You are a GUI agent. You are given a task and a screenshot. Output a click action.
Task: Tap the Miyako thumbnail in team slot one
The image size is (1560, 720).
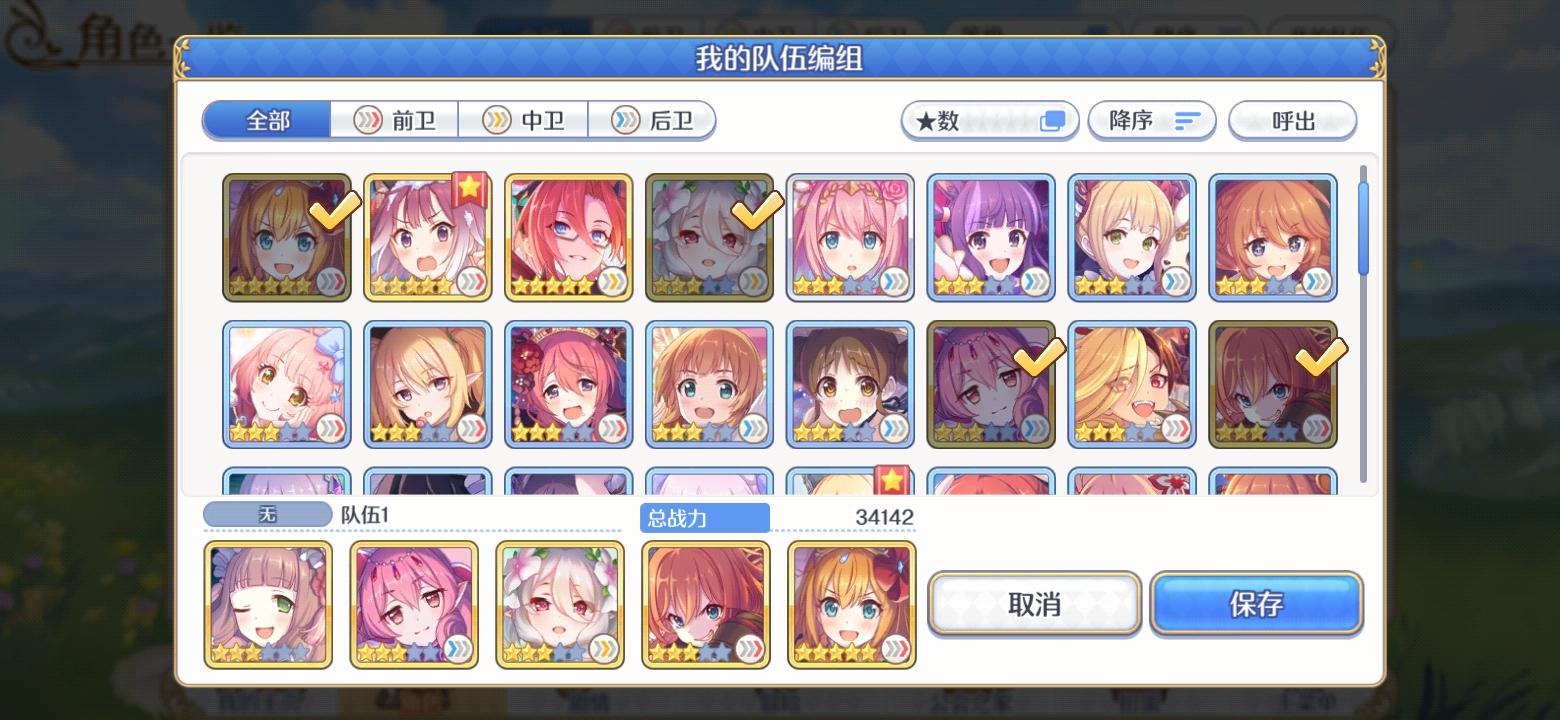[267, 604]
